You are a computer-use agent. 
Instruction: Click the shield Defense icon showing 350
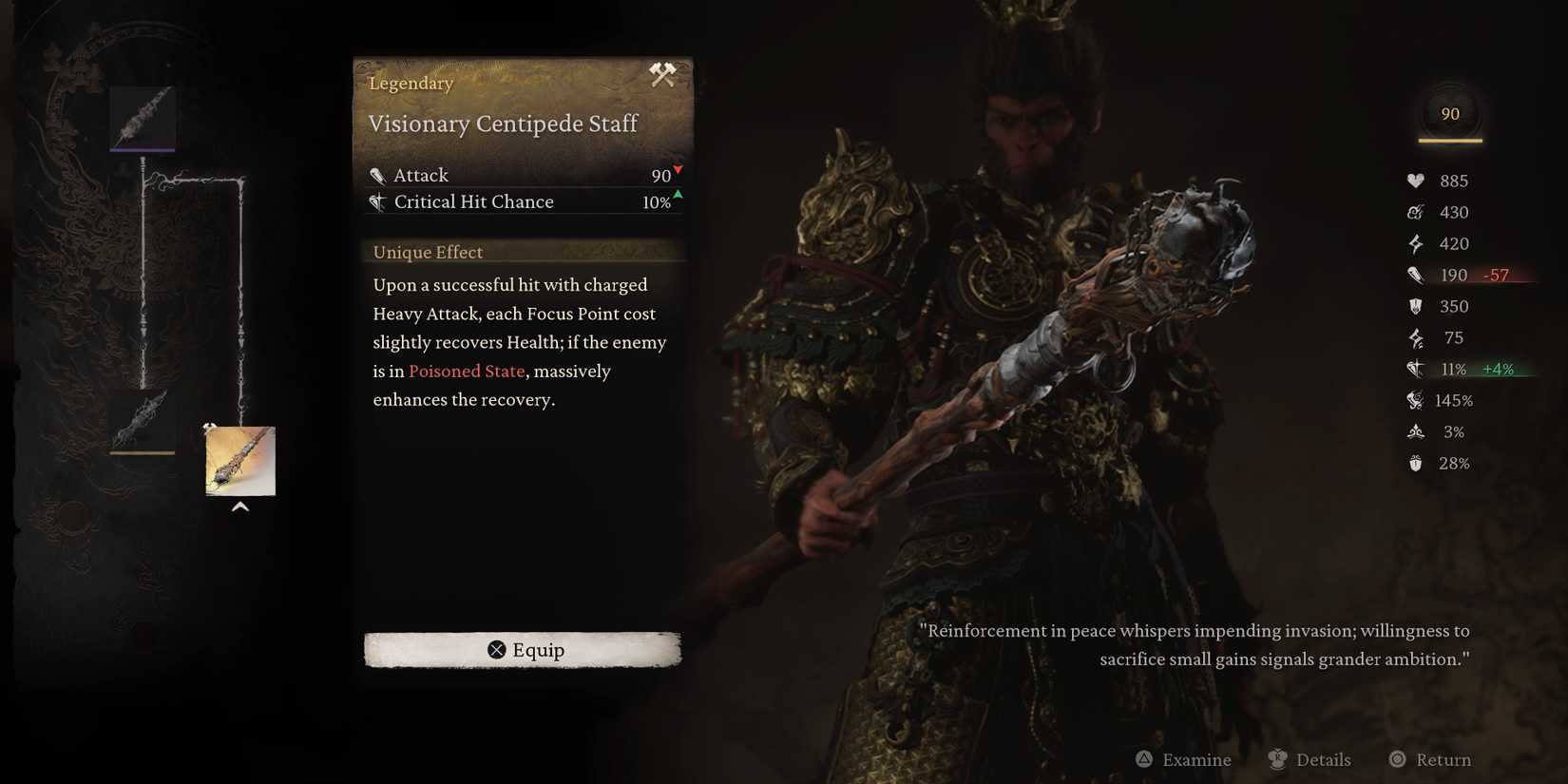pos(1415,306)
